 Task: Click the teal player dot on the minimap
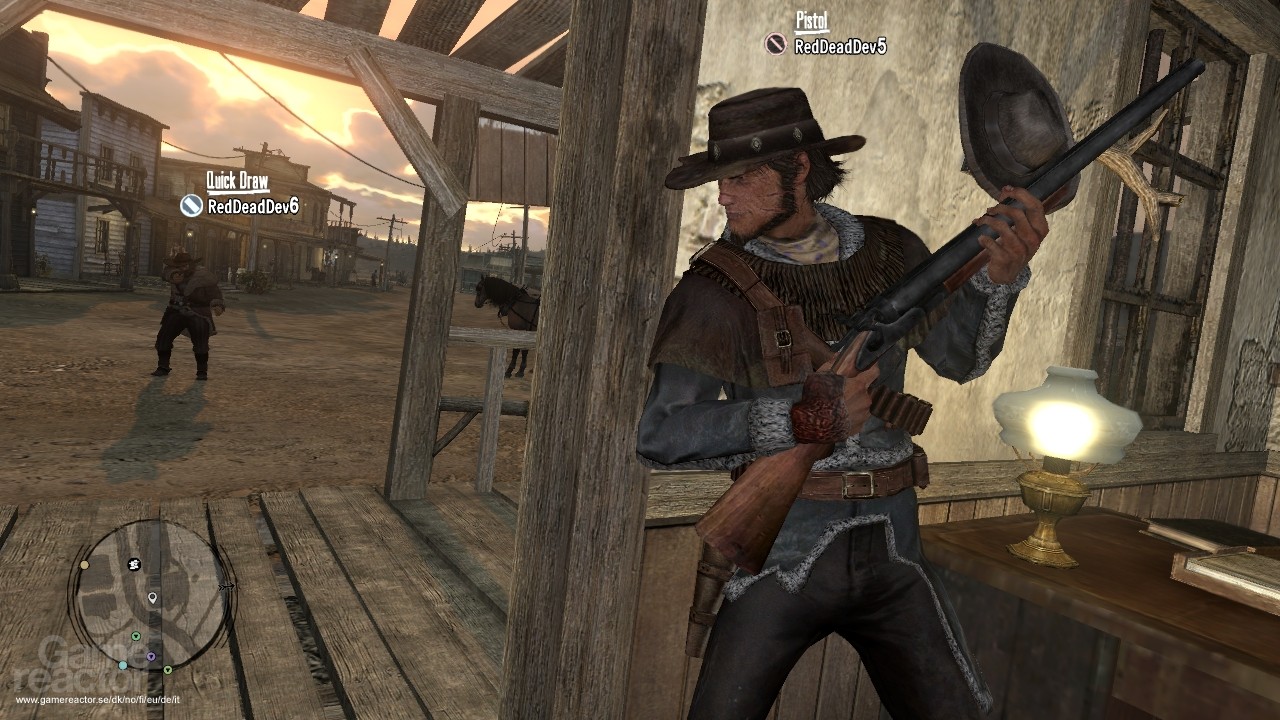[x=123, y=664]
